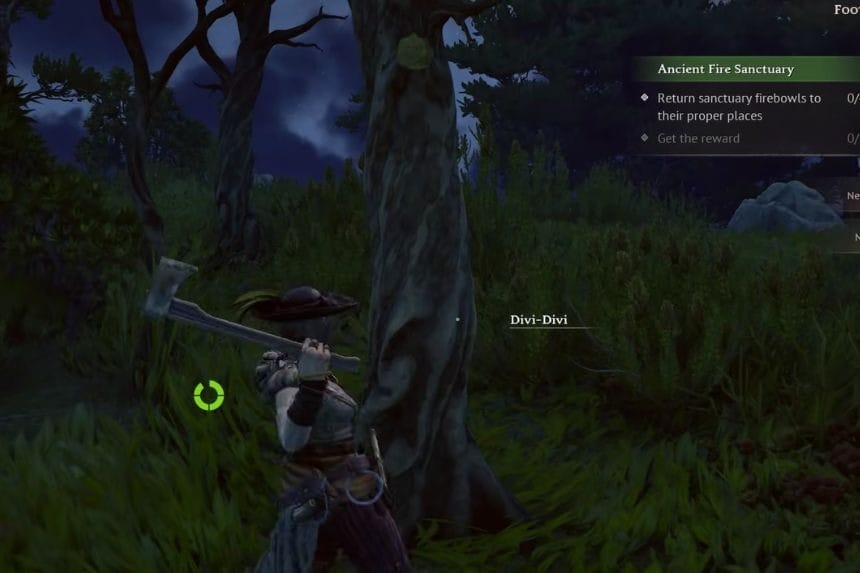Click the Get the reward objective

click(699, 139)
